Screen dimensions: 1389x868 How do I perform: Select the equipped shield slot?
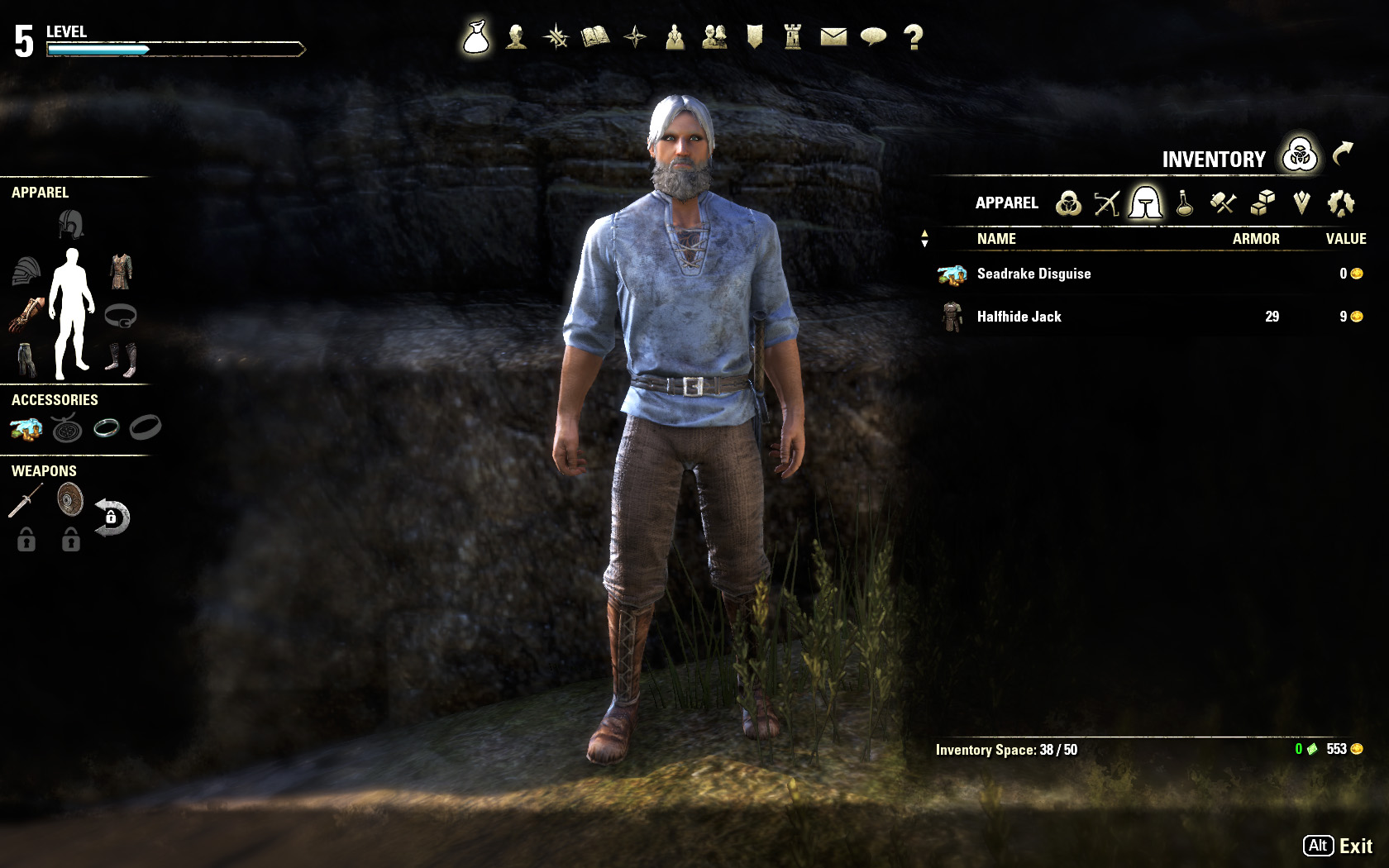click(x=70, y=500)
